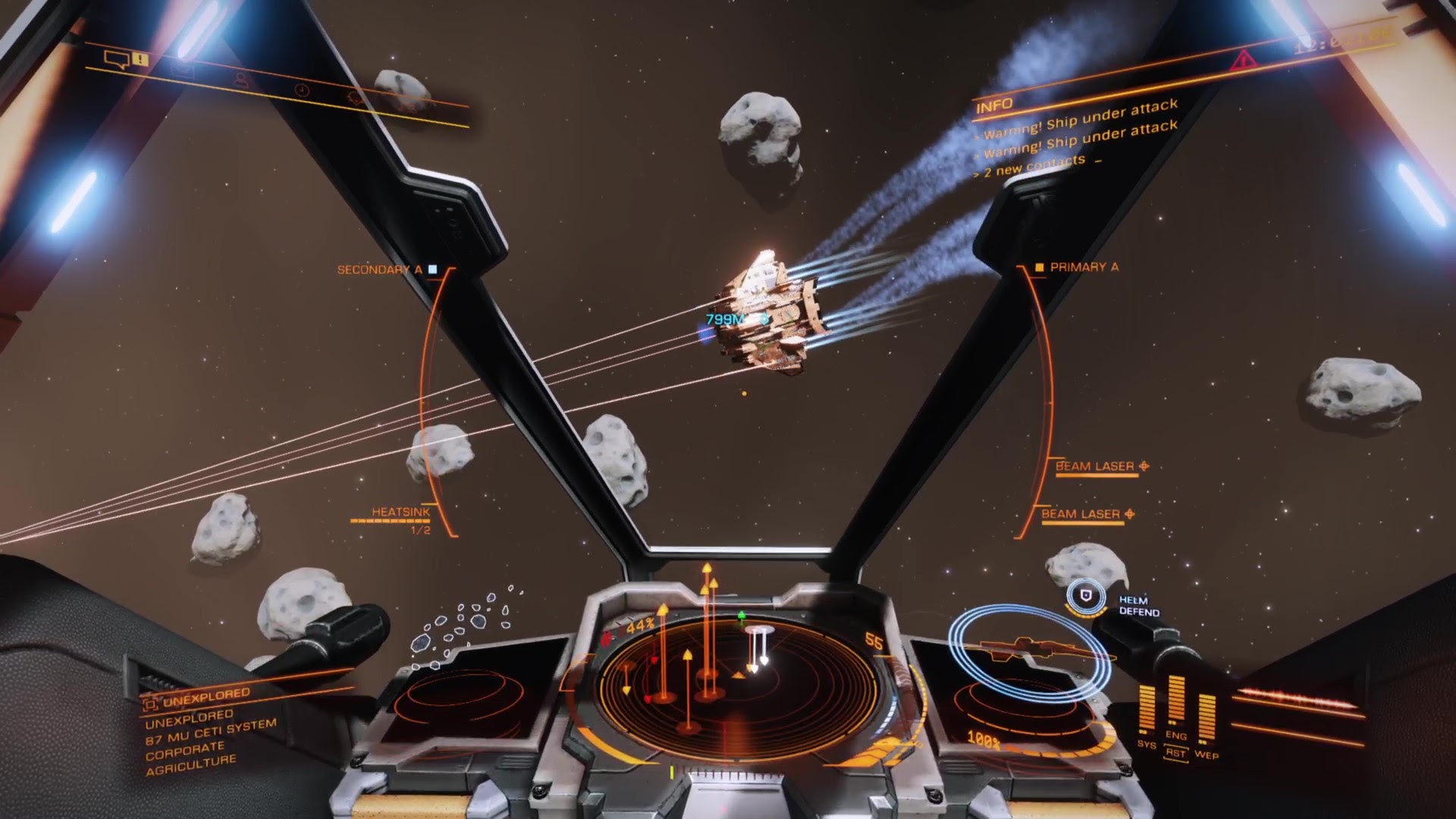Select the PRIMARY A fire group label
The width and height of the screenshot is (1456, 819).
[x=1084, y=267]
